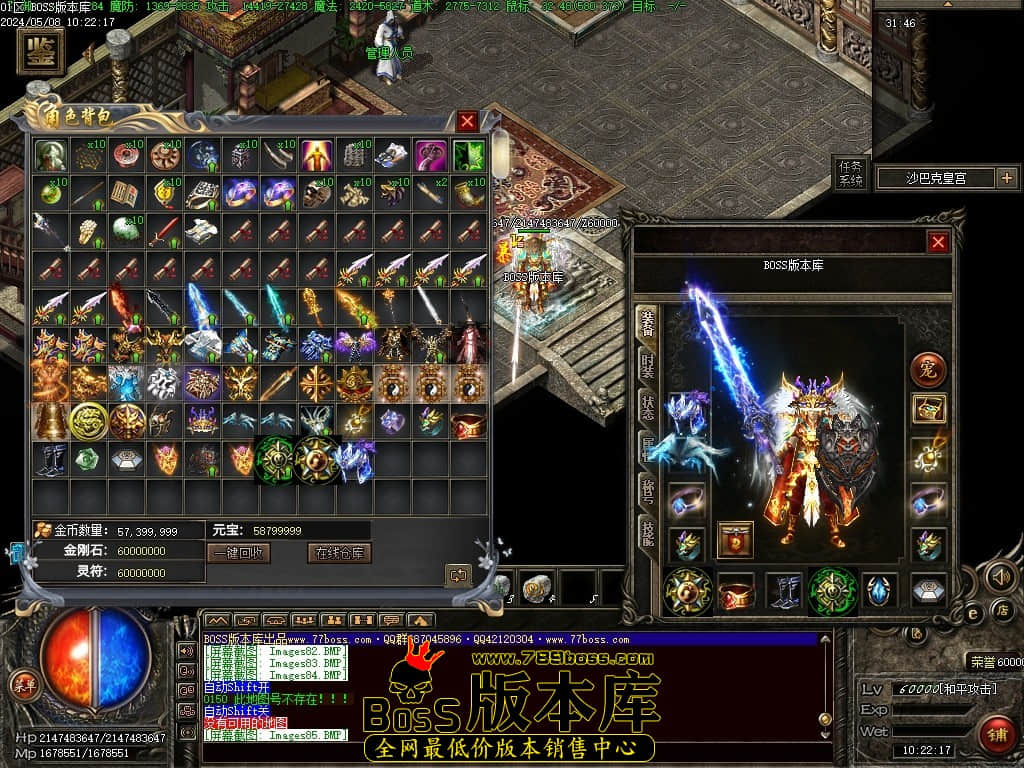Open the 在线仓库 online warehouse

click(339, 553)
